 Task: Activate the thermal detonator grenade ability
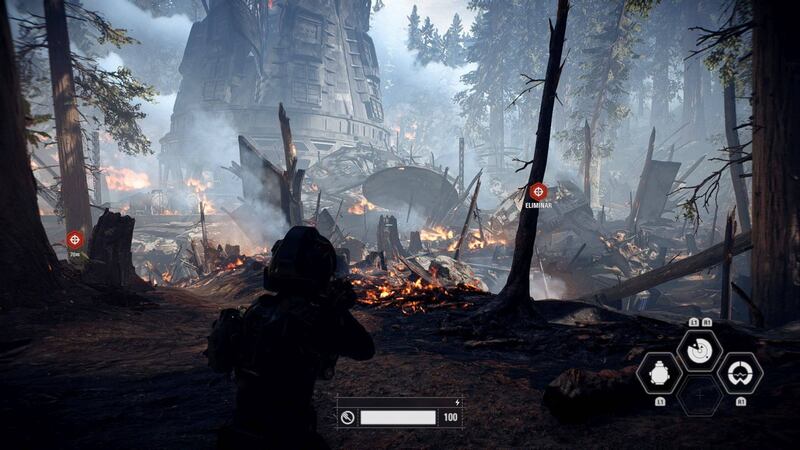pyautogui.click(x=660, y=372)
